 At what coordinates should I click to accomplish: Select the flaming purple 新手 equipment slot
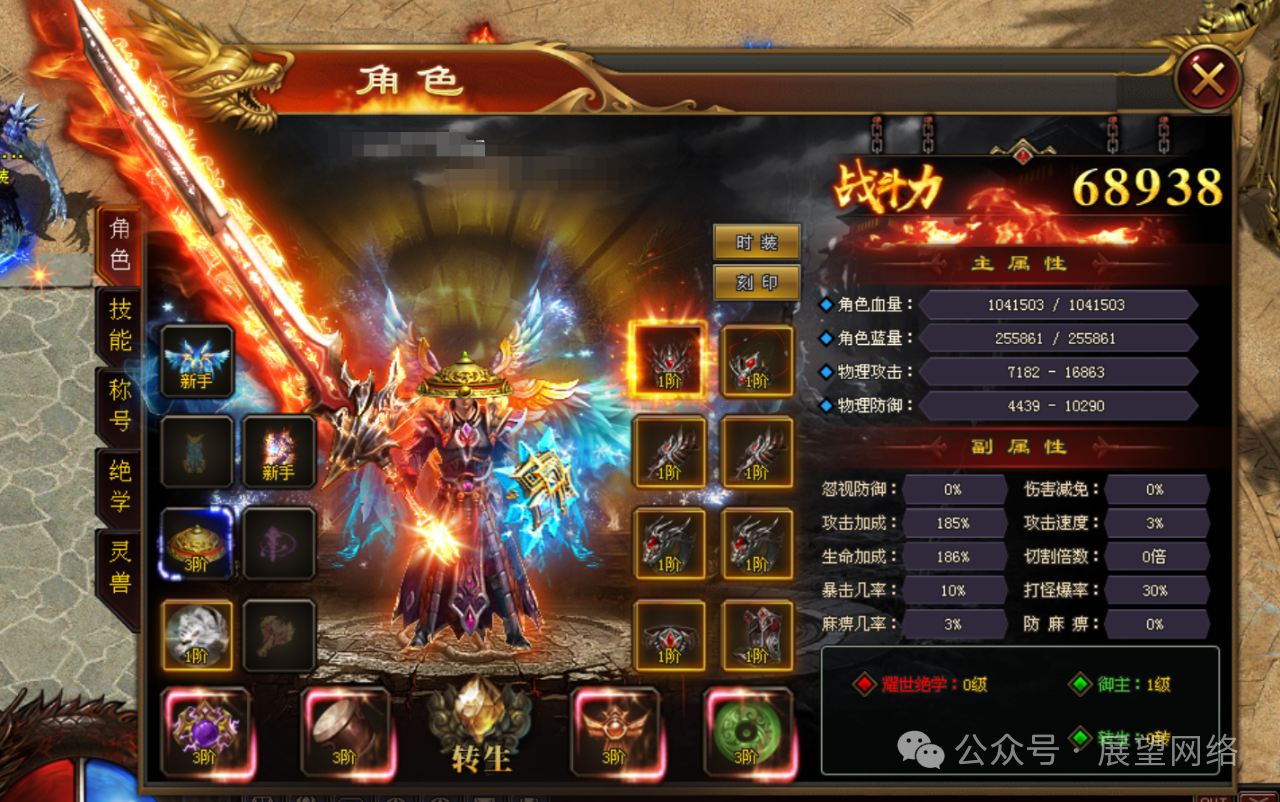279,451
